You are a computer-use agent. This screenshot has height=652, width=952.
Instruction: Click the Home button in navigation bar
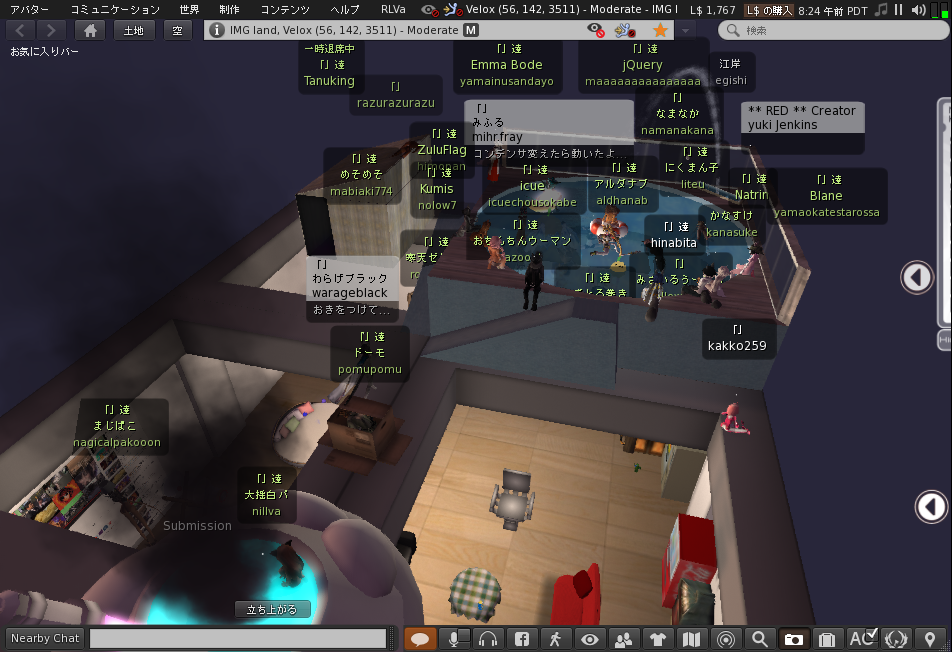90,30
